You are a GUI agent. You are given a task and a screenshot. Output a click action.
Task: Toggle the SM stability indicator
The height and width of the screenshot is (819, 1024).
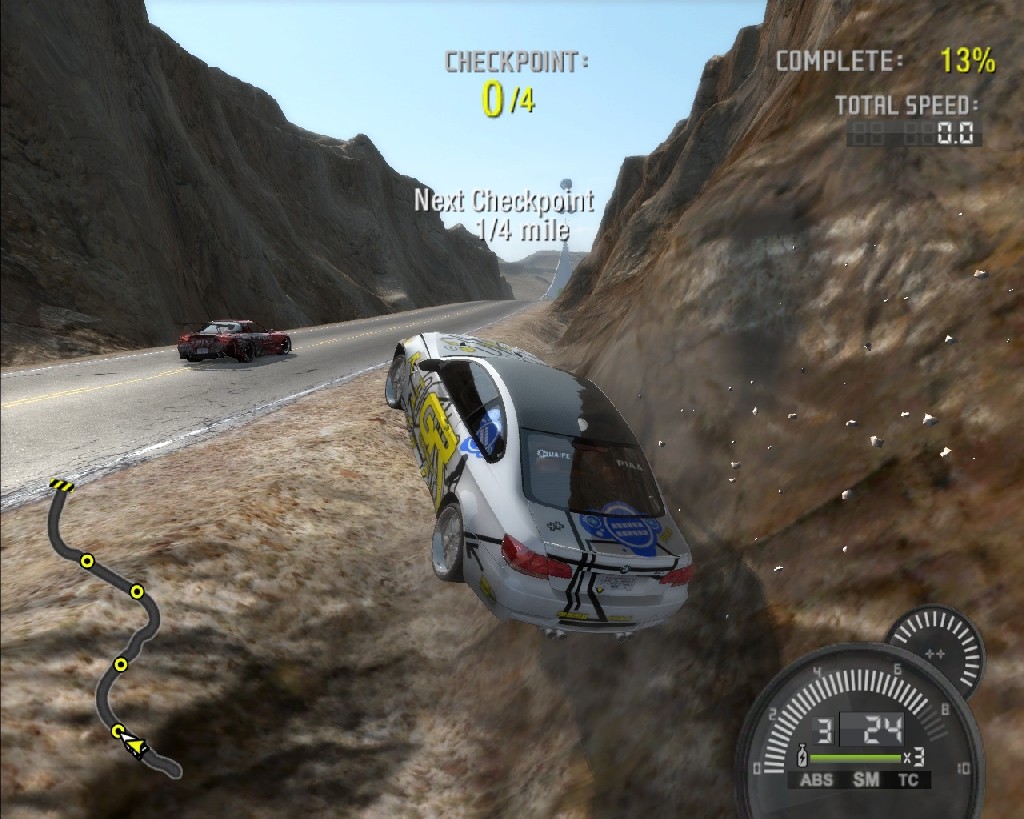pyautogui.click(x=865, y=781)
